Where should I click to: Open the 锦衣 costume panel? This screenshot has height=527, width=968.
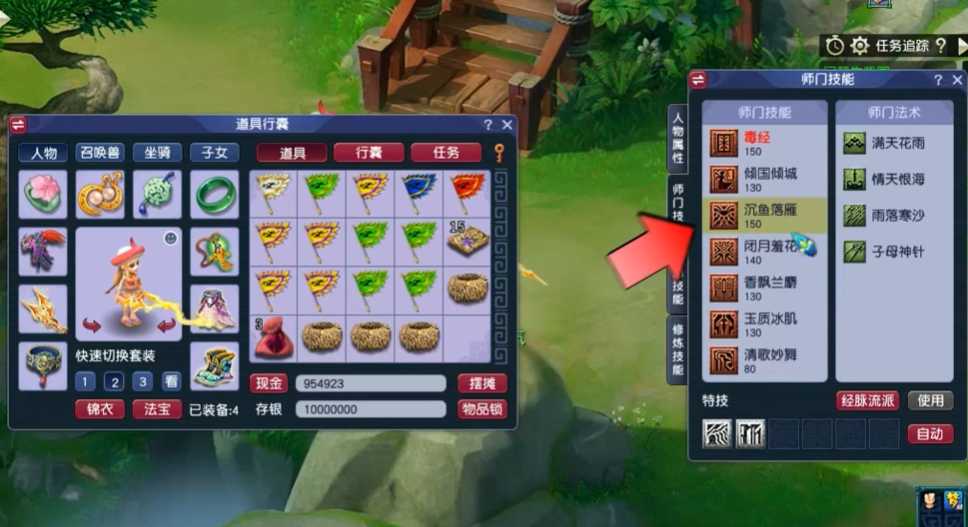(x=99, y=409)
